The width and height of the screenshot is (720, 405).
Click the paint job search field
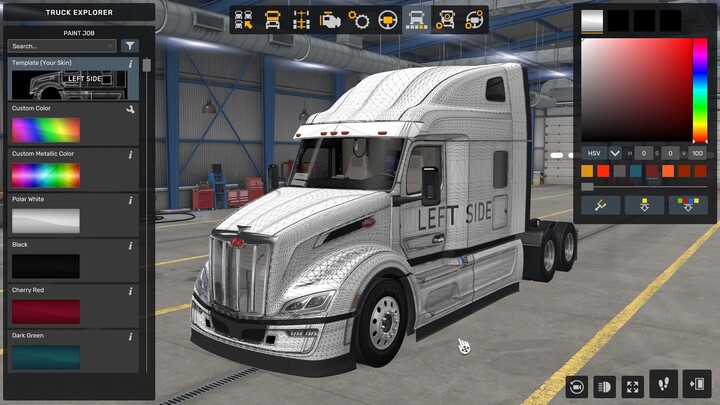[61, 46]
